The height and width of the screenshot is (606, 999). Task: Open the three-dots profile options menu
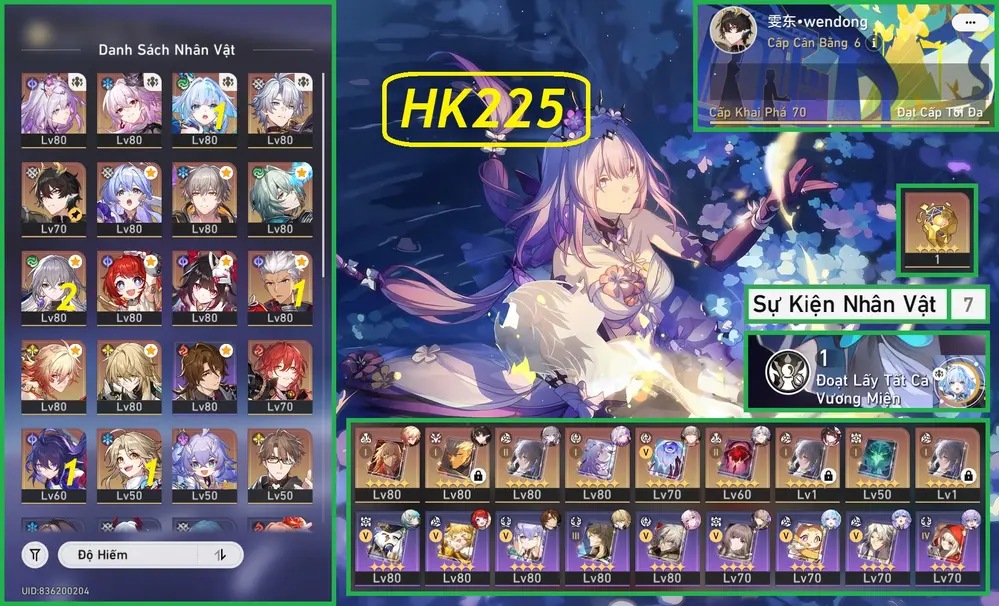(x=967, y=21)
